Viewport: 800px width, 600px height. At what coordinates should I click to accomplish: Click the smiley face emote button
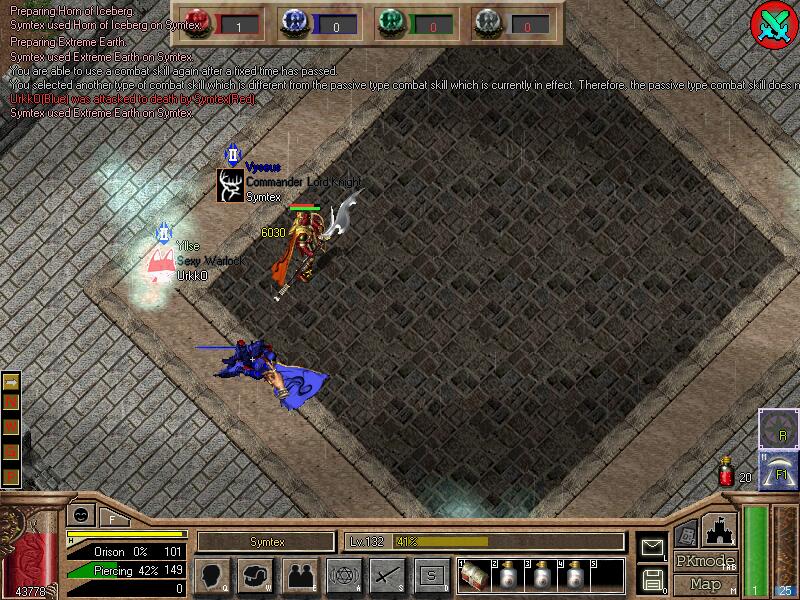point(79,516)
